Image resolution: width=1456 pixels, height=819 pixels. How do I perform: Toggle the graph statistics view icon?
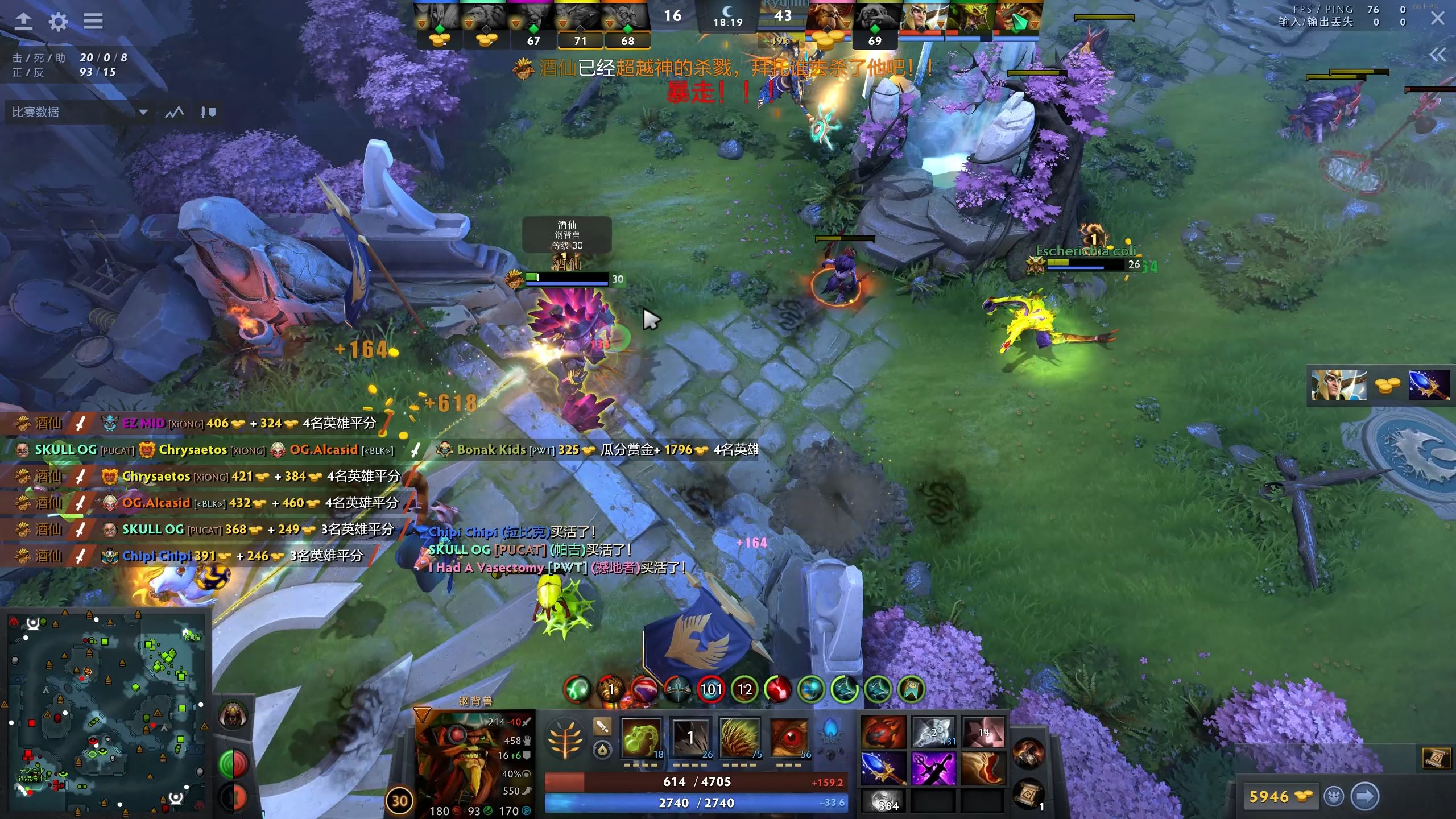point(174,112)
